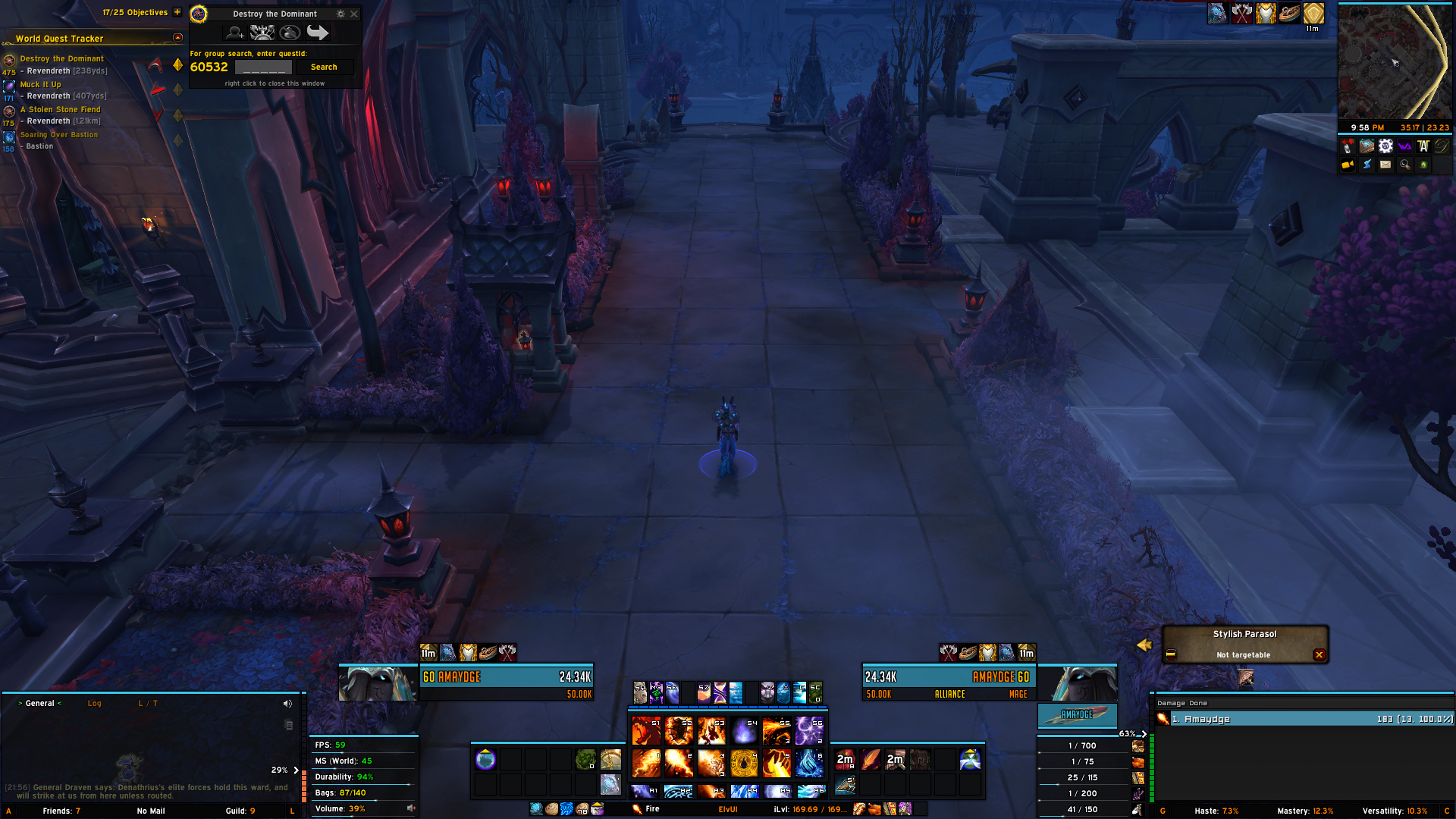Screen dimensions: 1456x819
Task: Cast the blue frost ability on key 6
Action: point(809,764)
